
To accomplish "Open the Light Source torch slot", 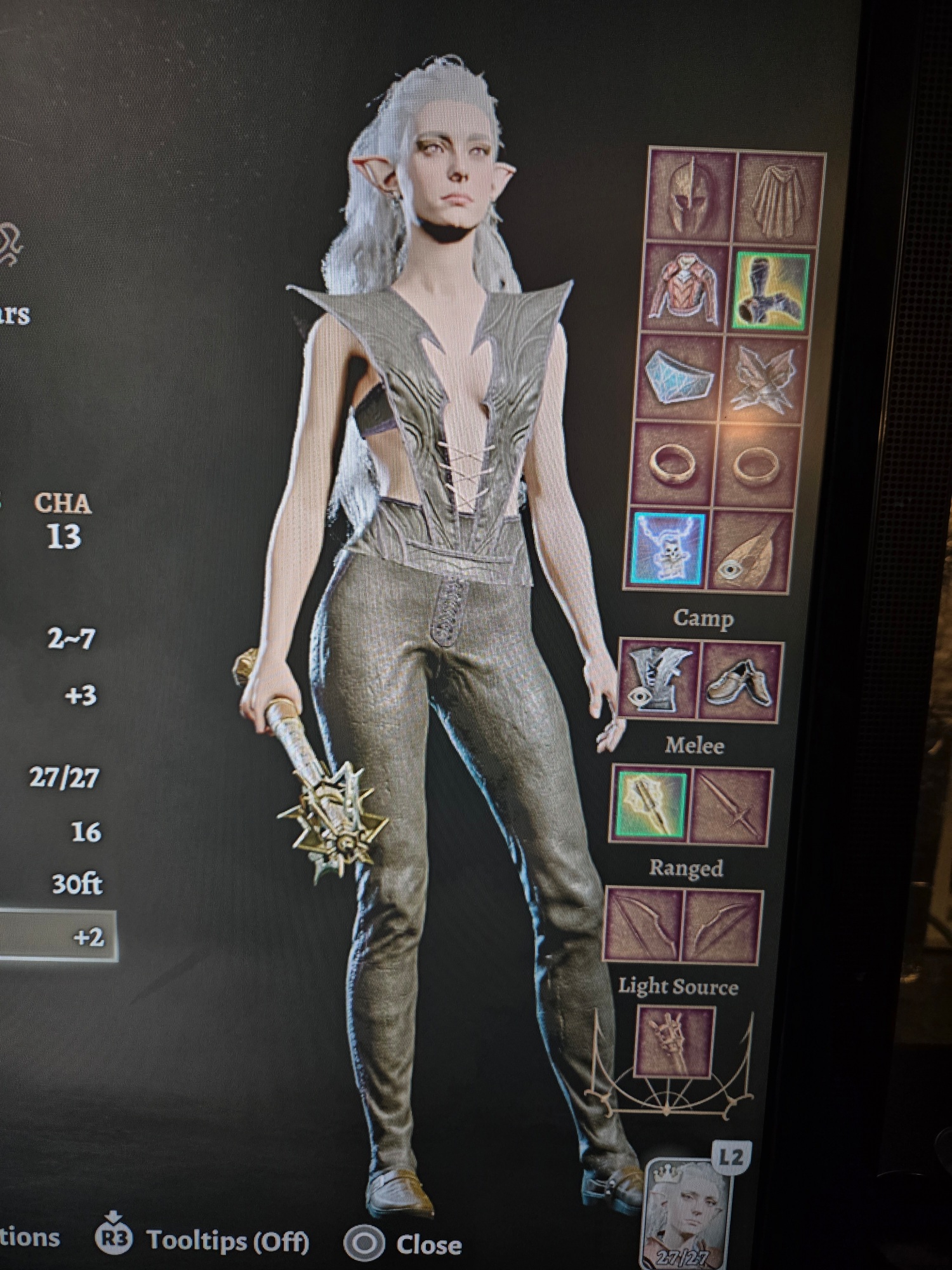I will click(x=675, y=1041).
